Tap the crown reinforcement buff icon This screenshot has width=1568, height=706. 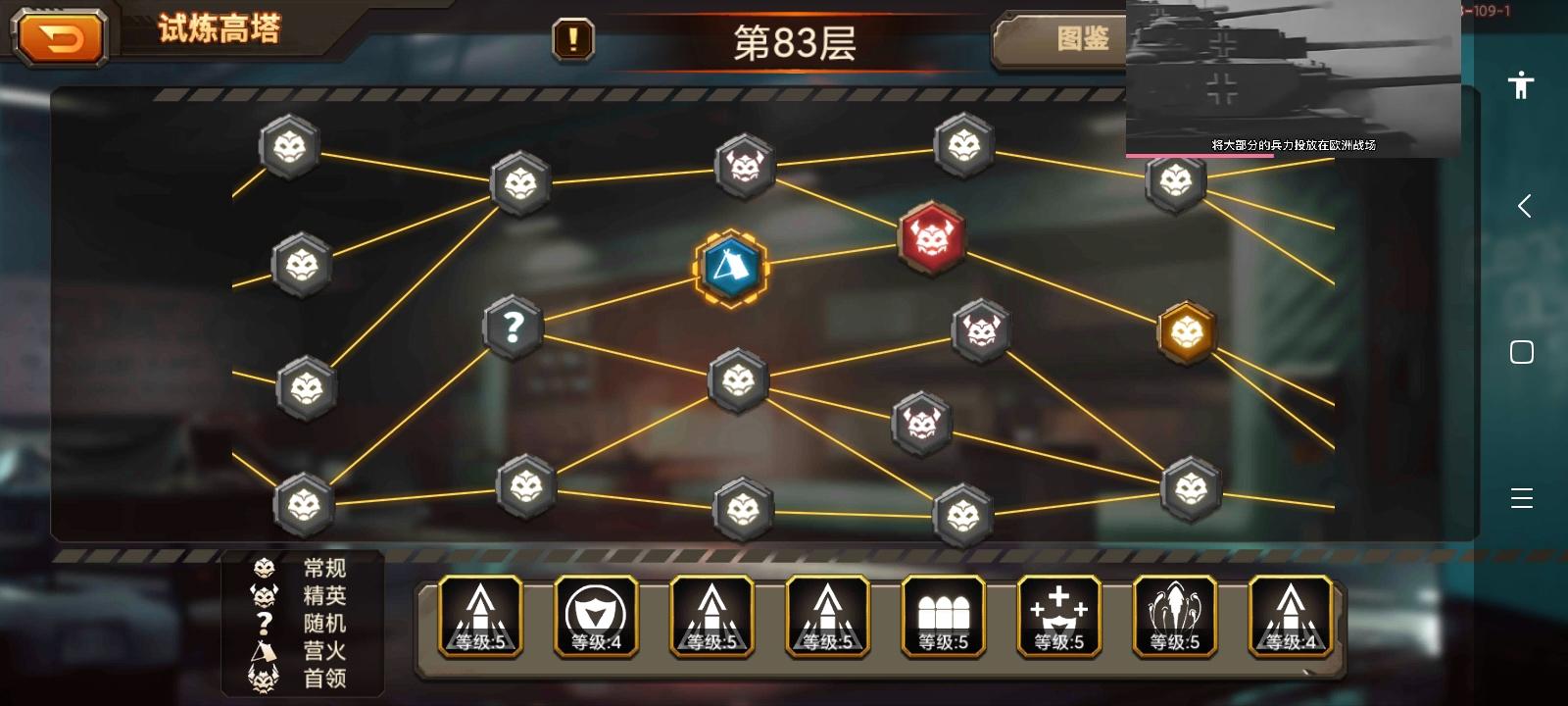point(1058,616)
